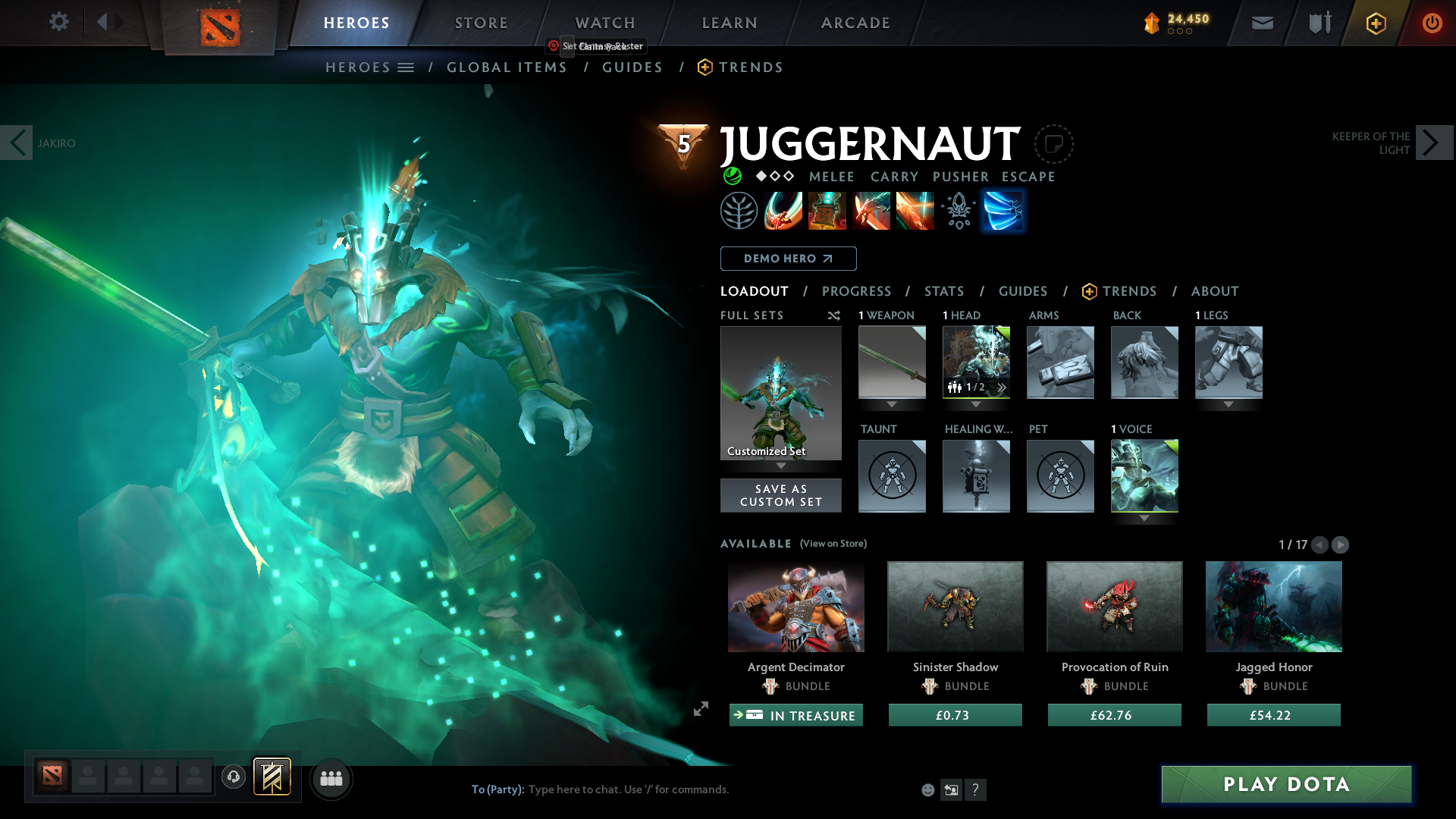Open the Armory shield-and-sword icon
Image resolution: width=1456 pixels, height=819 pixels.
(x=1318, y=23)
